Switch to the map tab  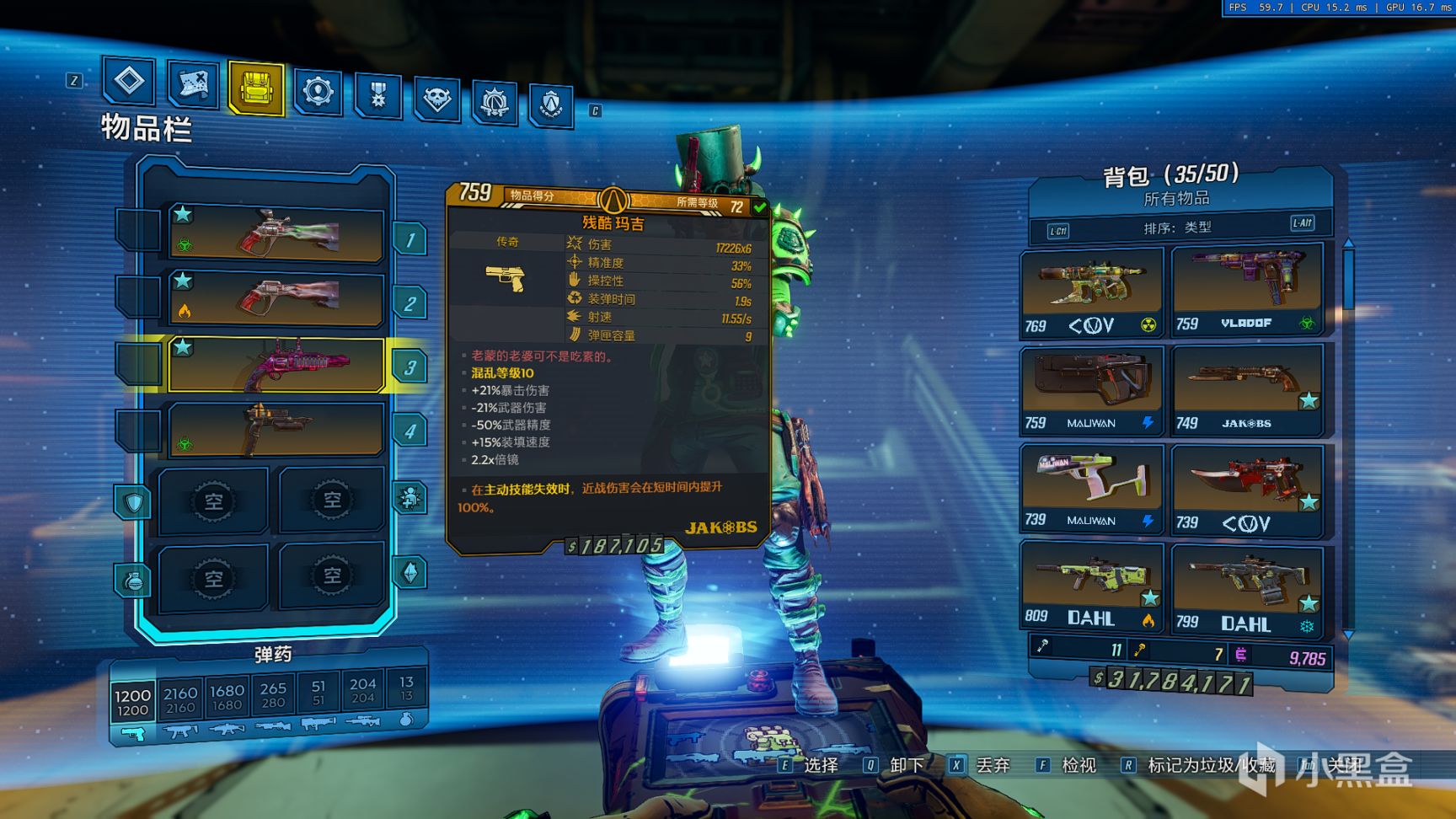[193, 84]
